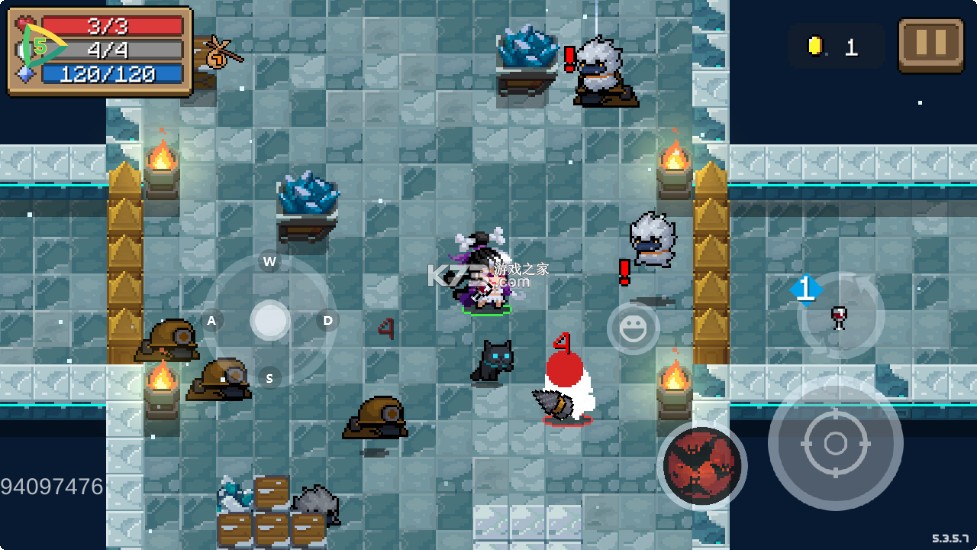Pause the game with the pause button

pos(930,45)
